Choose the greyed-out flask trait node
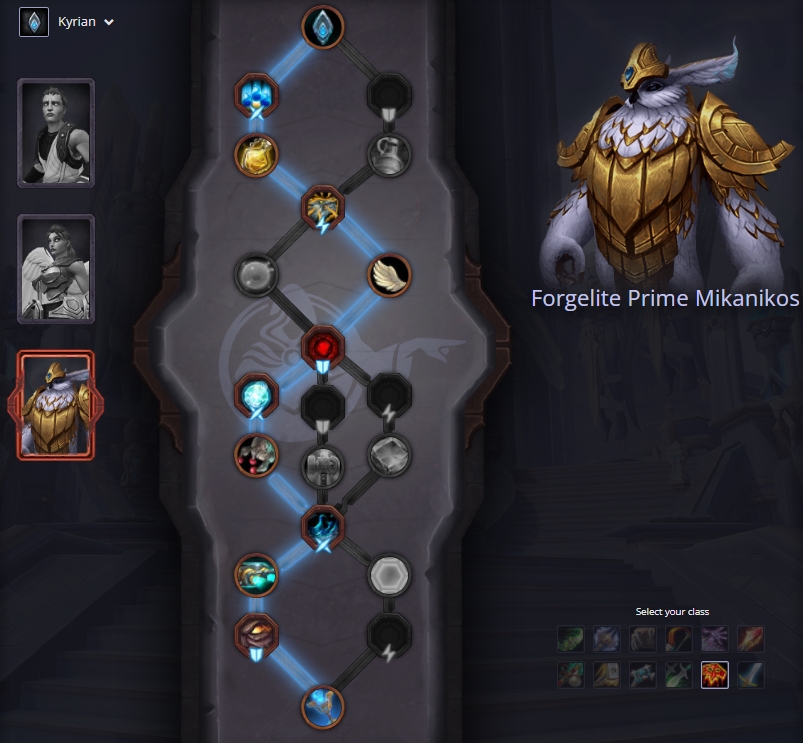The width and height of the screenshot is (803, 743). coord(389,155)
